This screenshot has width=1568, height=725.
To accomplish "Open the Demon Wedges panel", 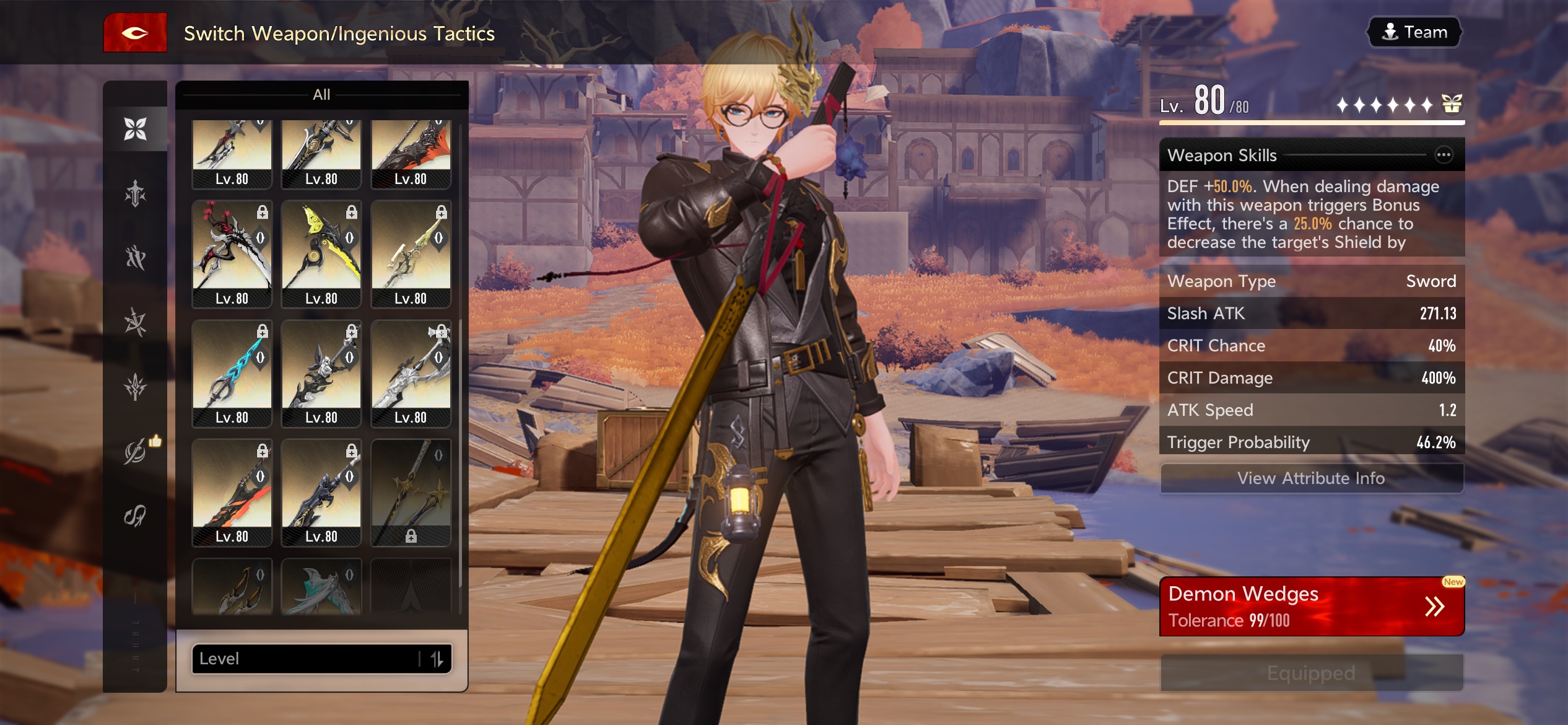I will click(1311, 606).
